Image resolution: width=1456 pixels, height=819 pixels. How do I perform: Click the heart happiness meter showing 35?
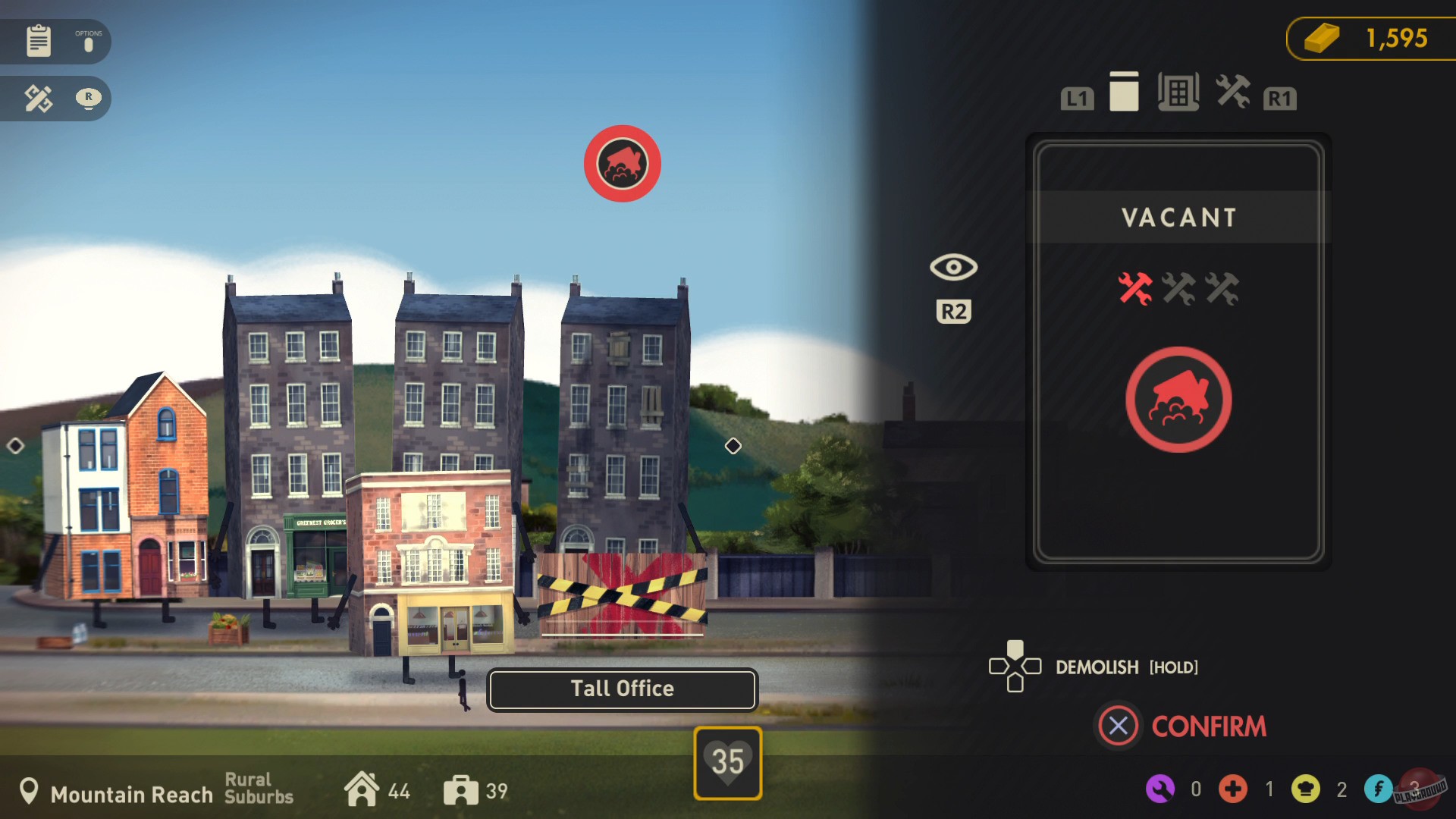(726, 762)
